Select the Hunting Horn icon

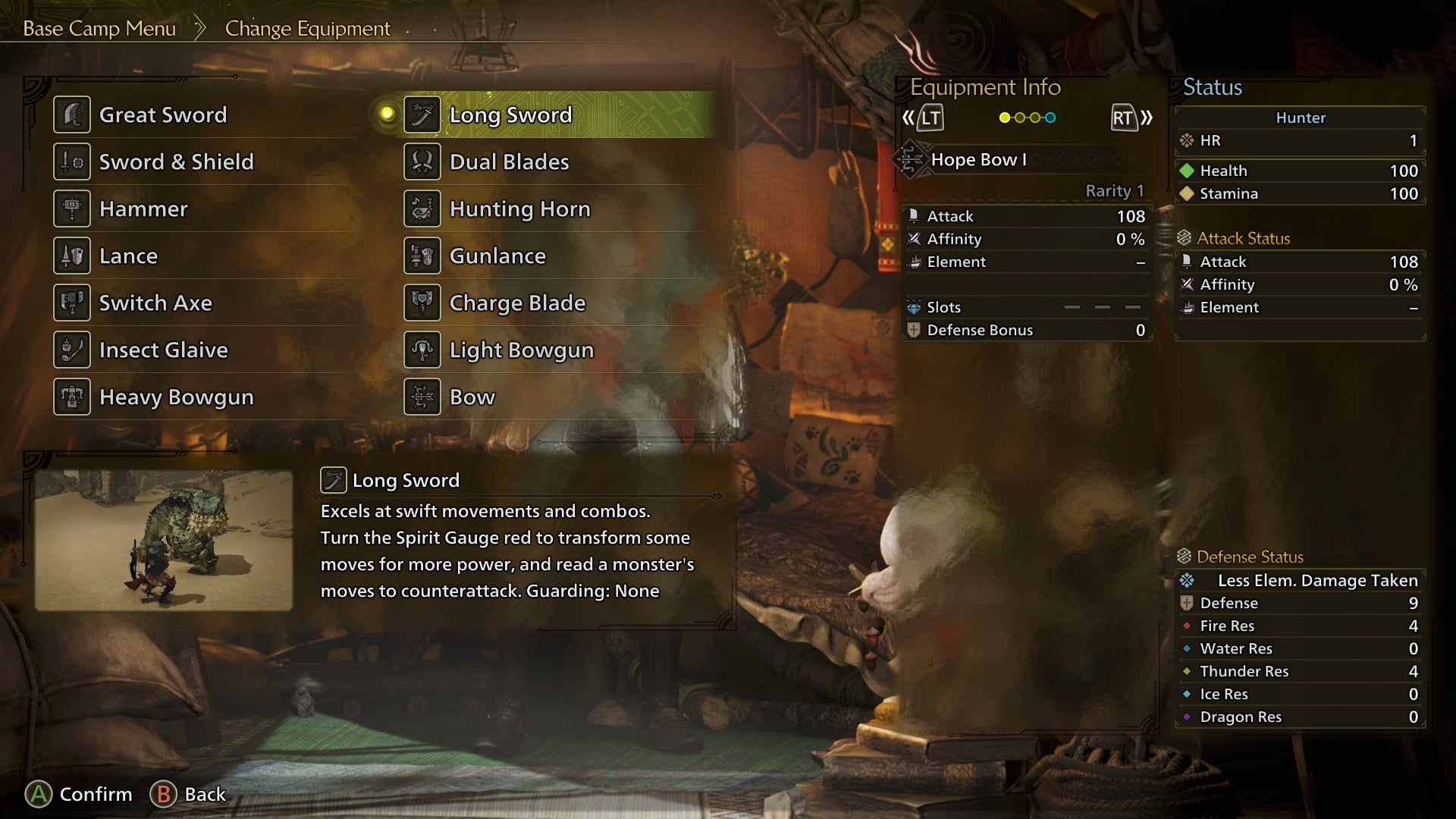pos(422,209)
